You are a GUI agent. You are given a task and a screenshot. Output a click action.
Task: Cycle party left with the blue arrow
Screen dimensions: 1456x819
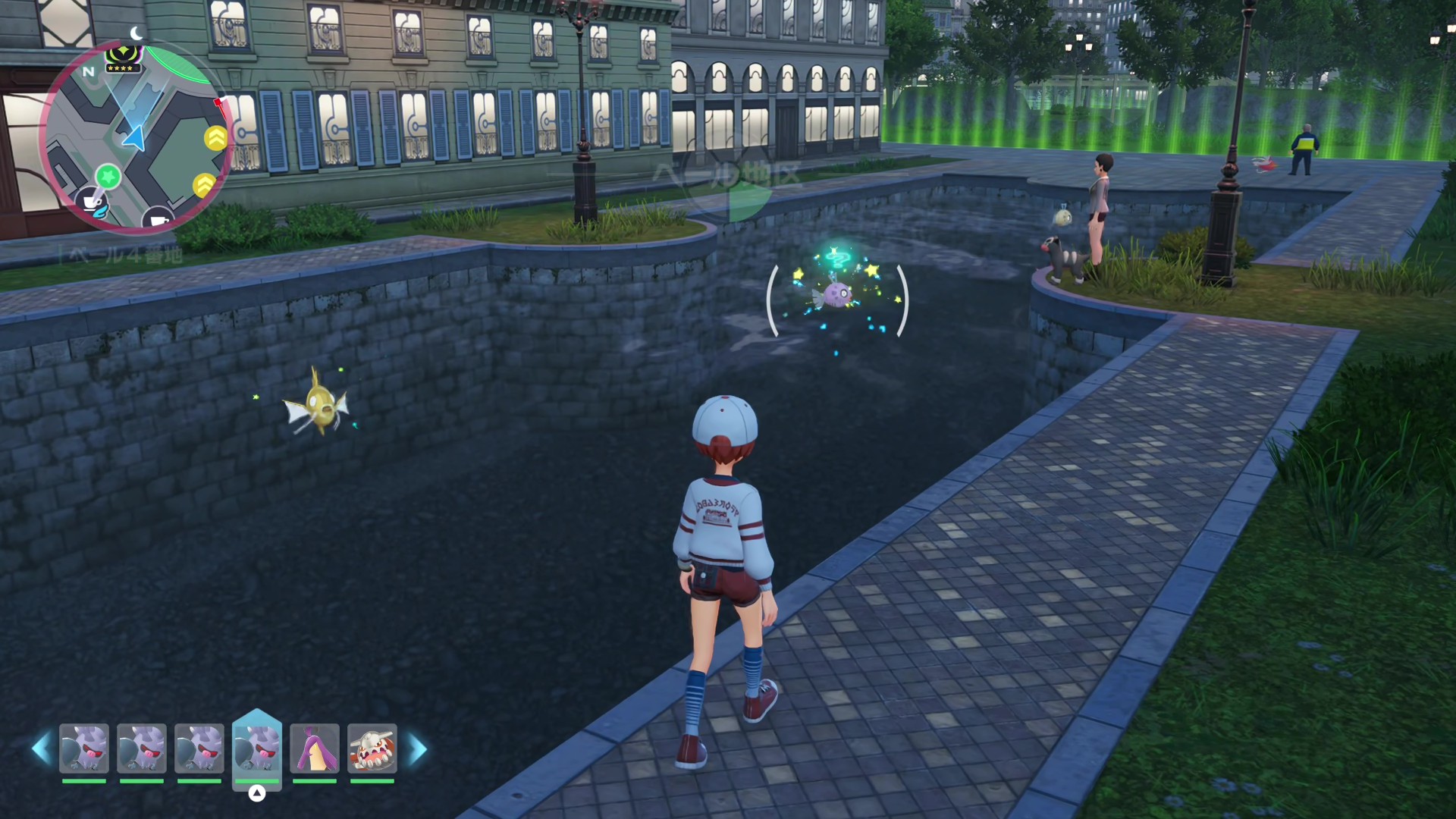(41, 749)
